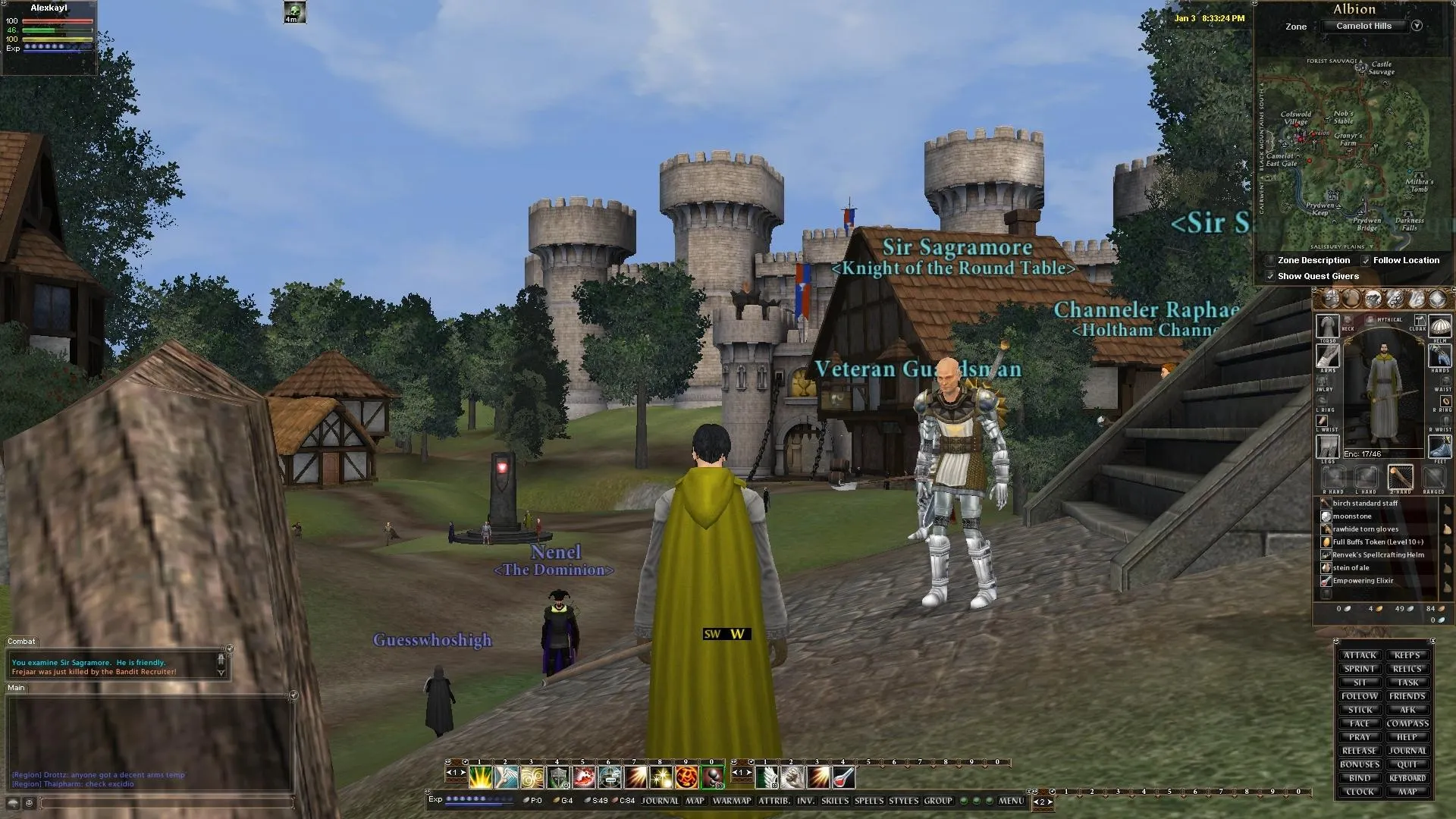
Task: Click the back arrow on quickbar page 1
Action: click(x=450, y=773)
